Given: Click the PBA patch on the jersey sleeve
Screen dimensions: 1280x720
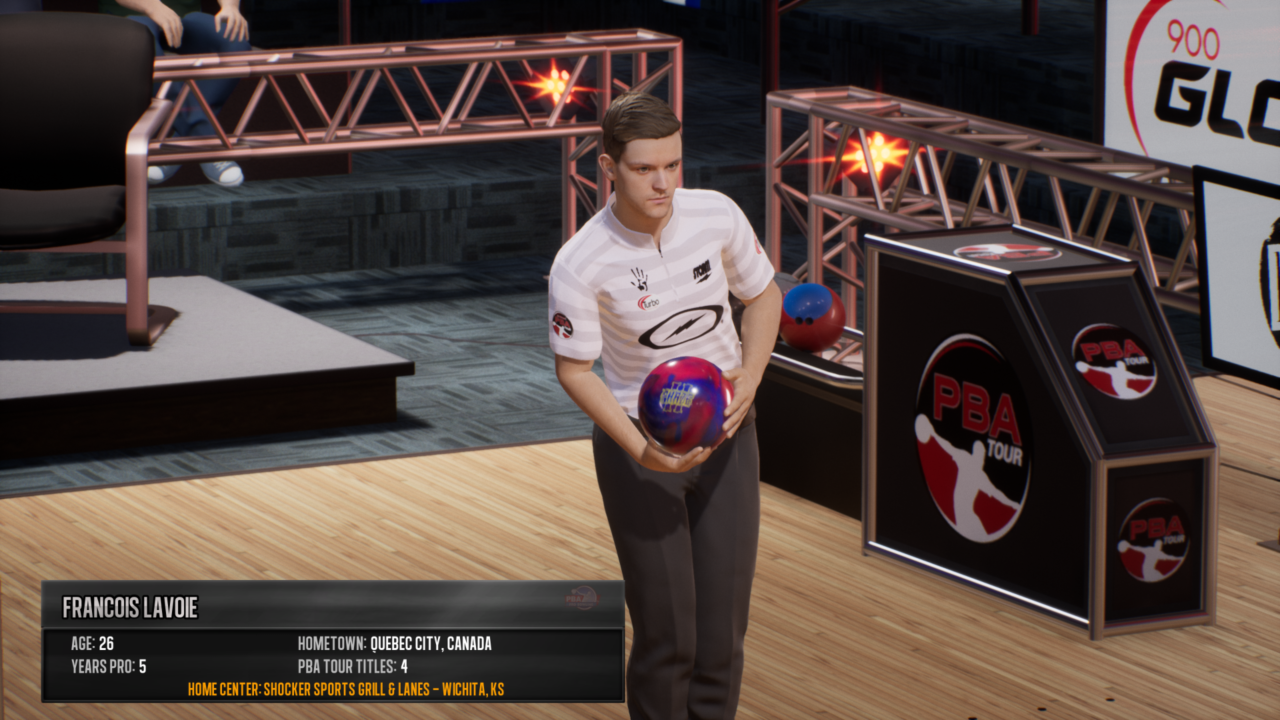Looking at the screenshot, I should pyautogui.click(x=564, y=324).
